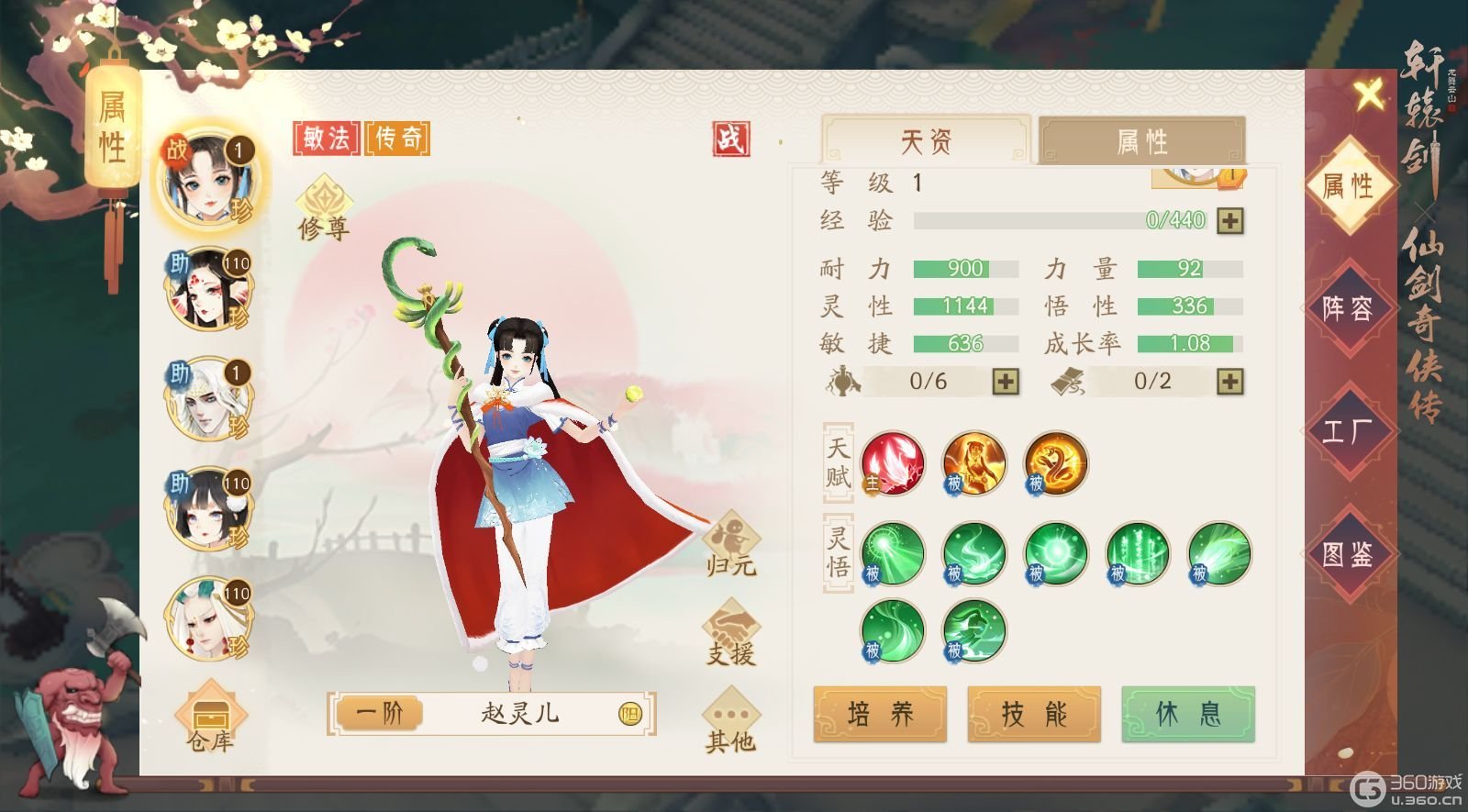Add experience with the plus button

[x=1230, y=220]
